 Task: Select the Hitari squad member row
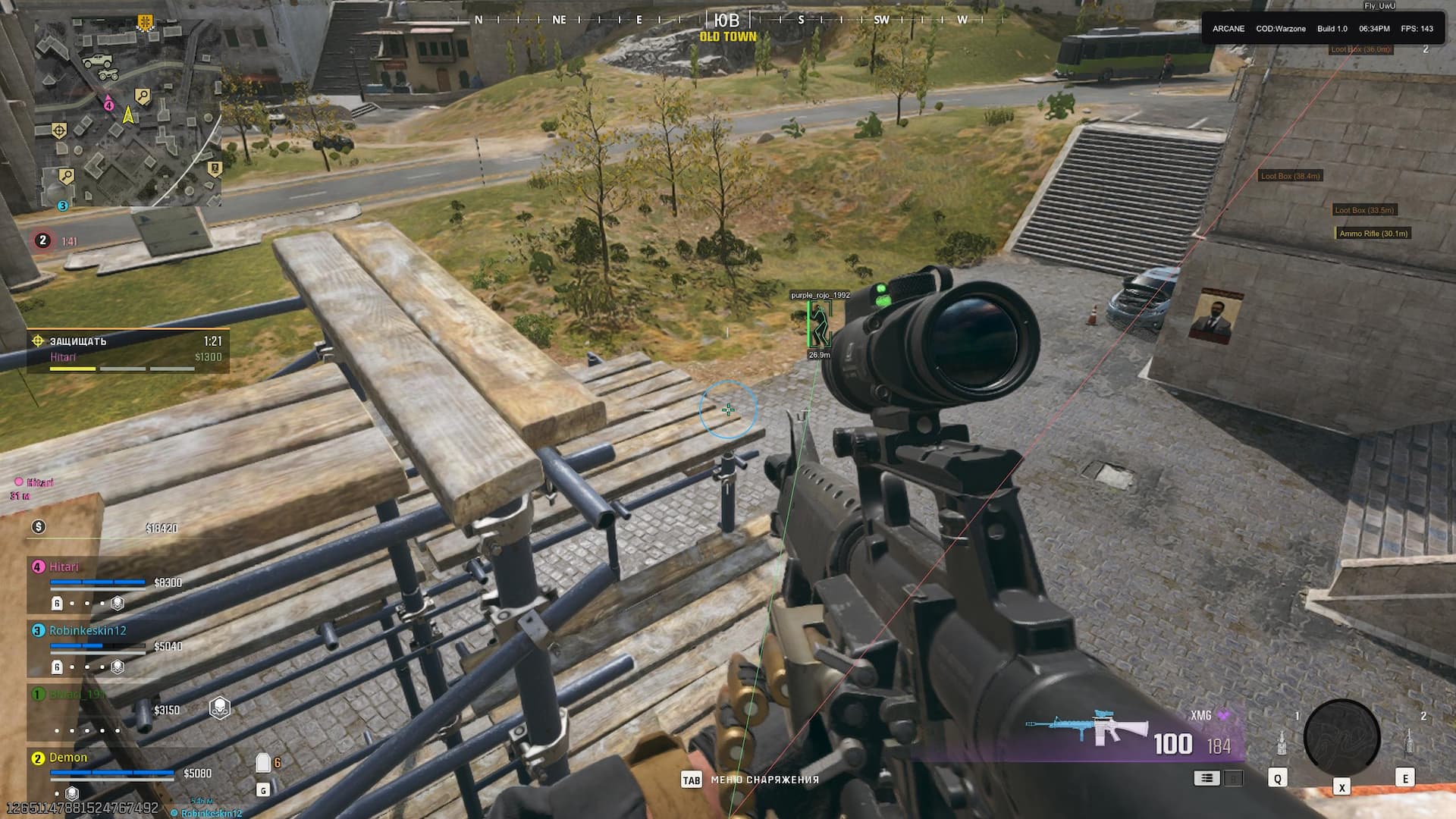click(x=106, y=582)
